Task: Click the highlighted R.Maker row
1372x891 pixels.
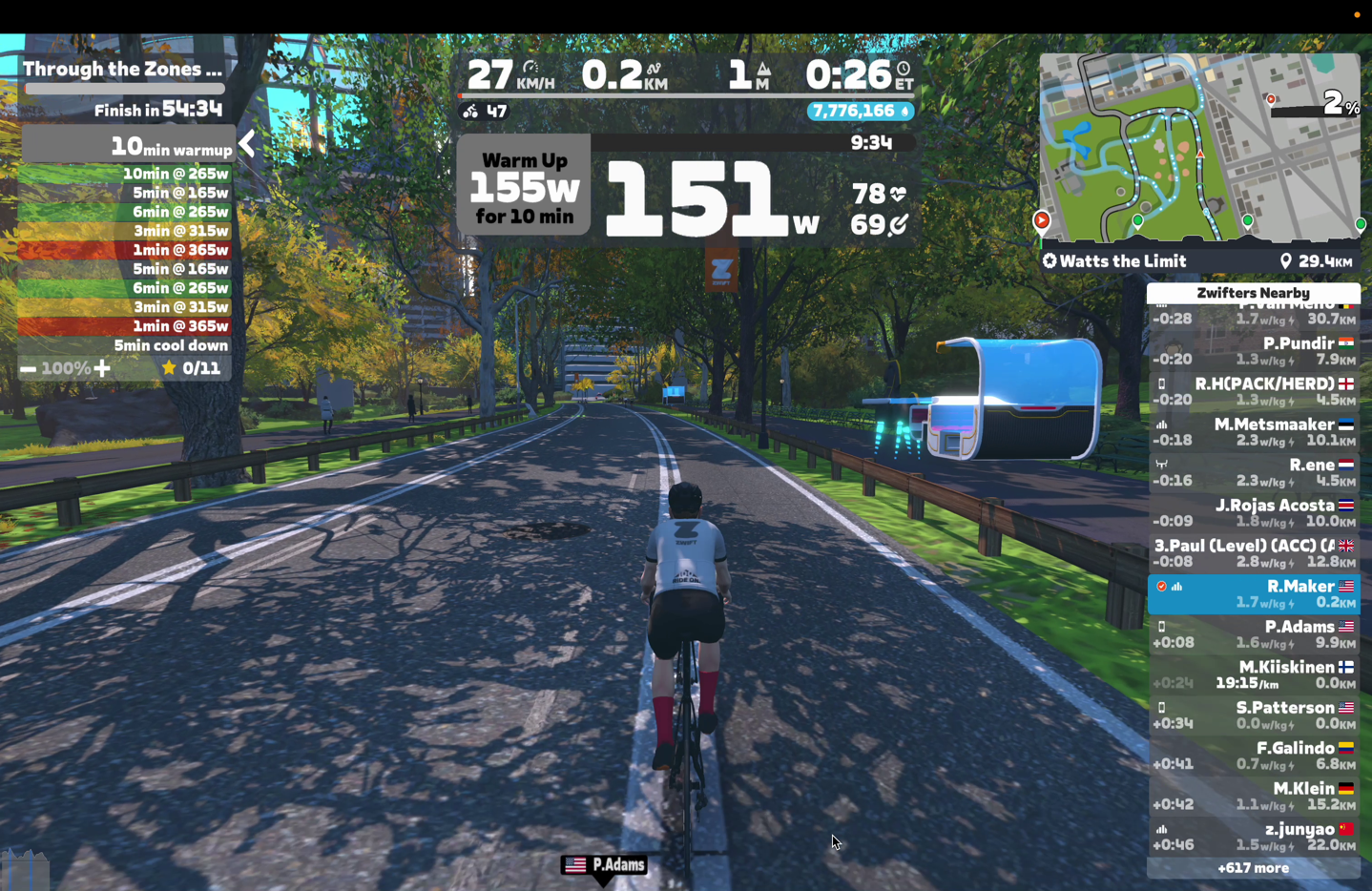Action: [1253, 594]
